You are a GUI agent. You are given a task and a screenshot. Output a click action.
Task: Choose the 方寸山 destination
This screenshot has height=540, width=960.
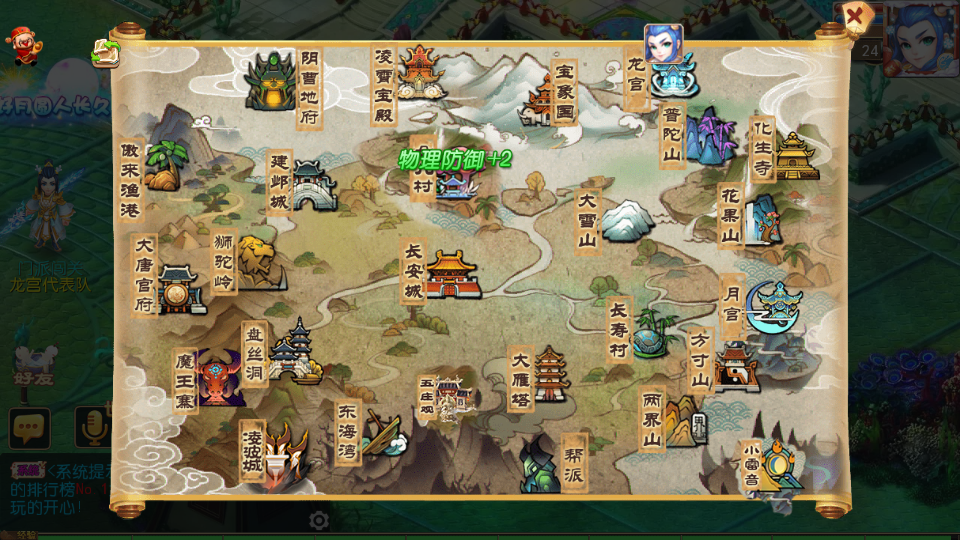[735, 367]
